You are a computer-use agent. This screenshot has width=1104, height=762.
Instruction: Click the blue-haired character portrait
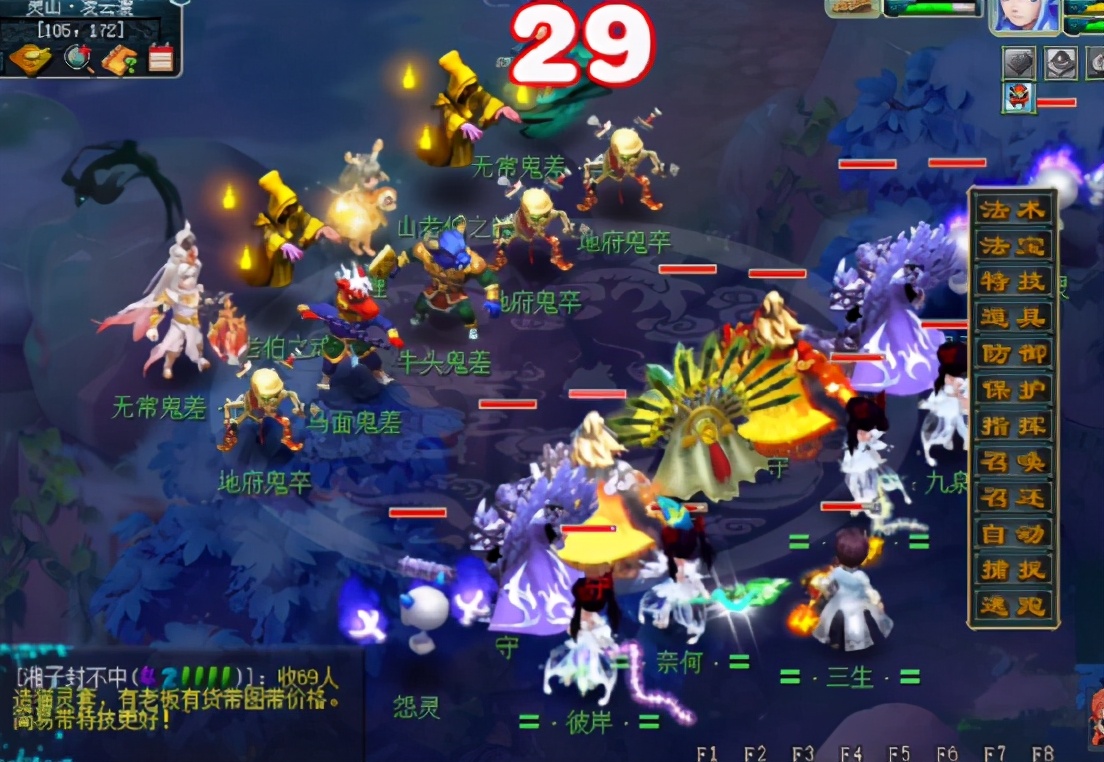pos(1022,18)
